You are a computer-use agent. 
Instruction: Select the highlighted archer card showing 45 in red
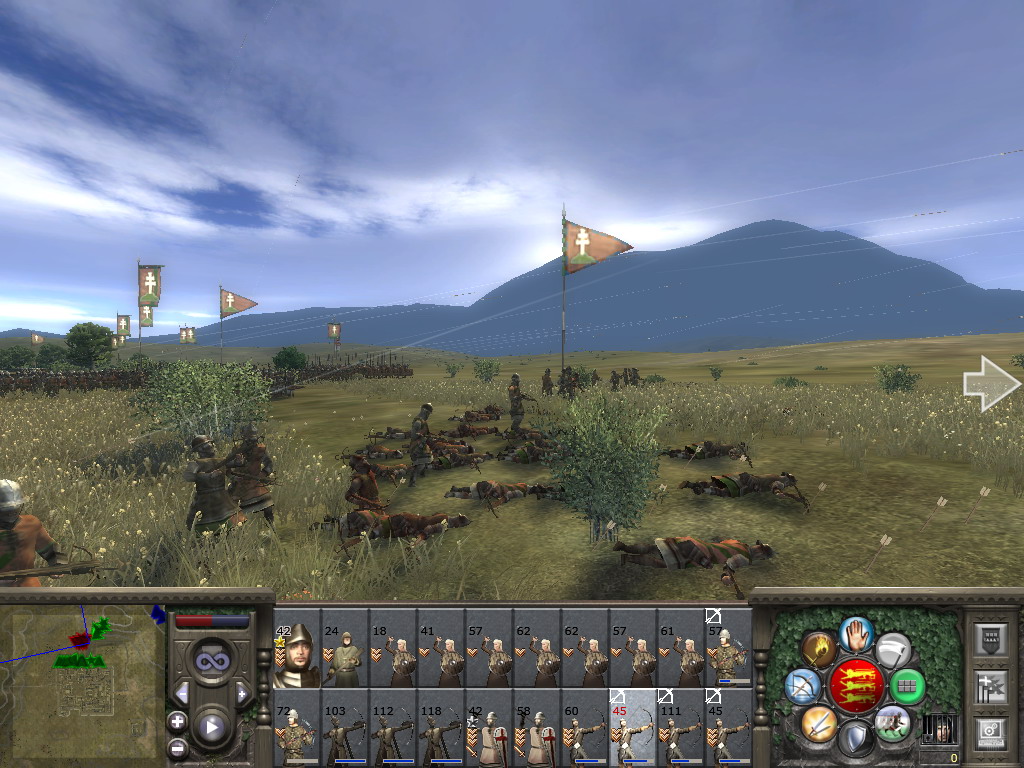[x=633, y=728]
